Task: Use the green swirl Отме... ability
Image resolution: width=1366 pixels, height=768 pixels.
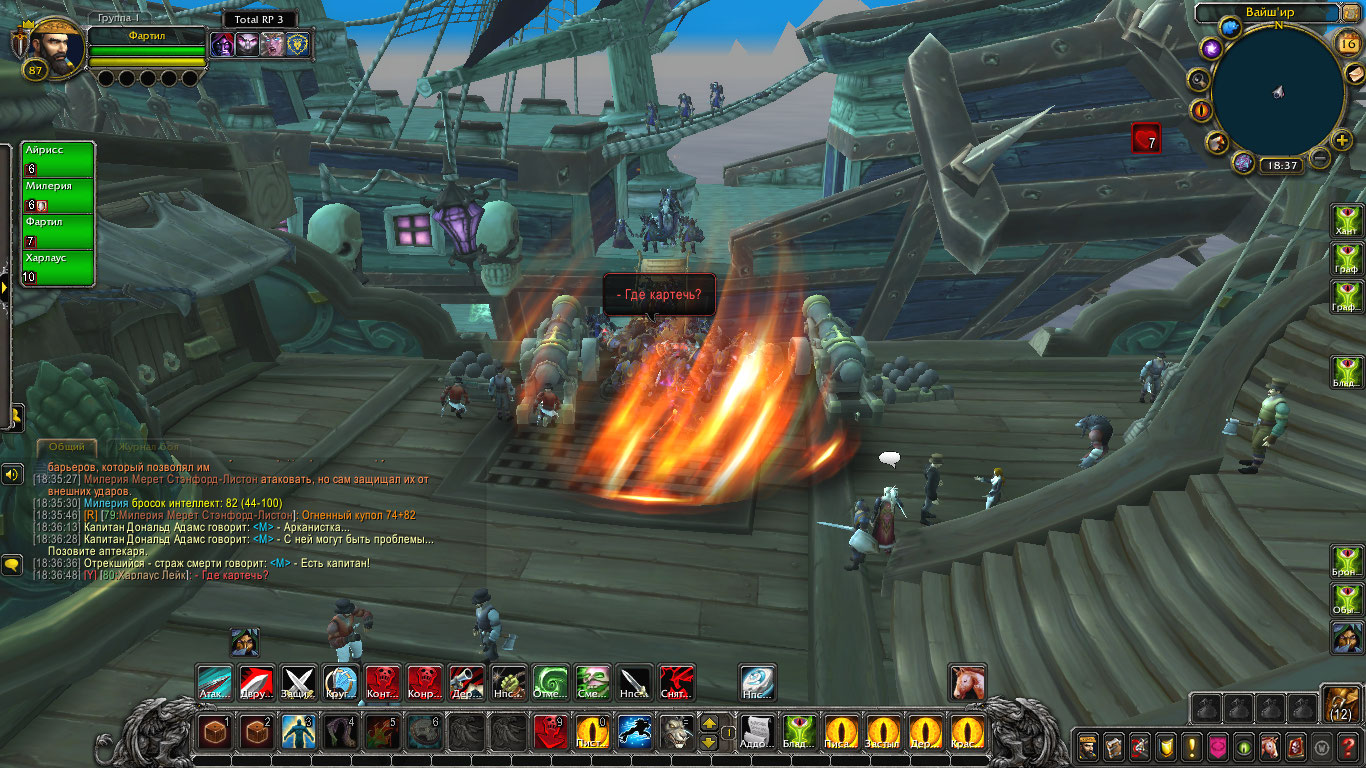Action: [550, 682]
